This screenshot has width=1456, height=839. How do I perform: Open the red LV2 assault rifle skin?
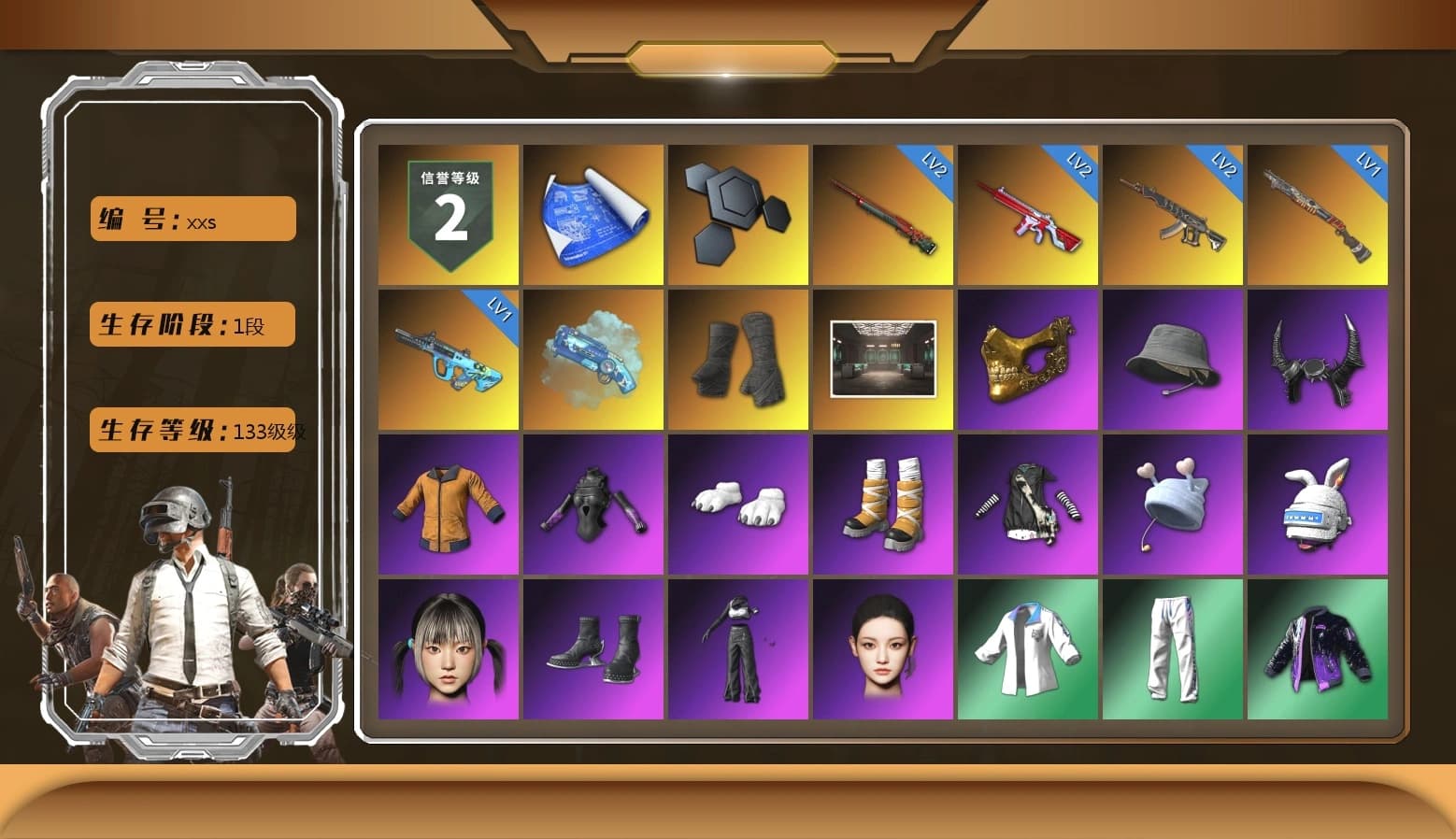tap(1029, 215)
